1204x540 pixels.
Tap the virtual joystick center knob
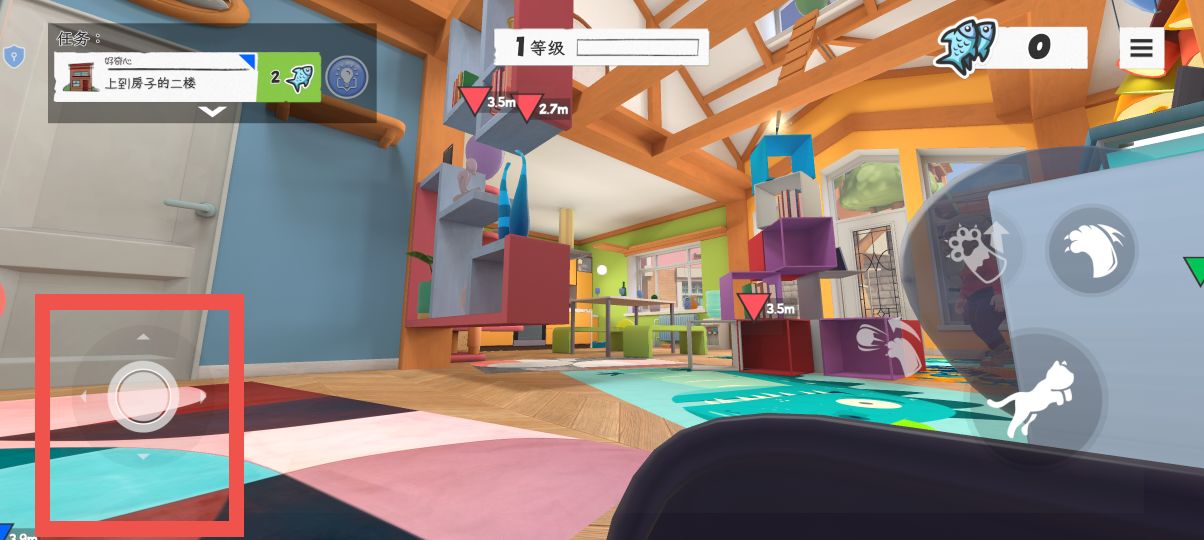(x=142, y=396)
